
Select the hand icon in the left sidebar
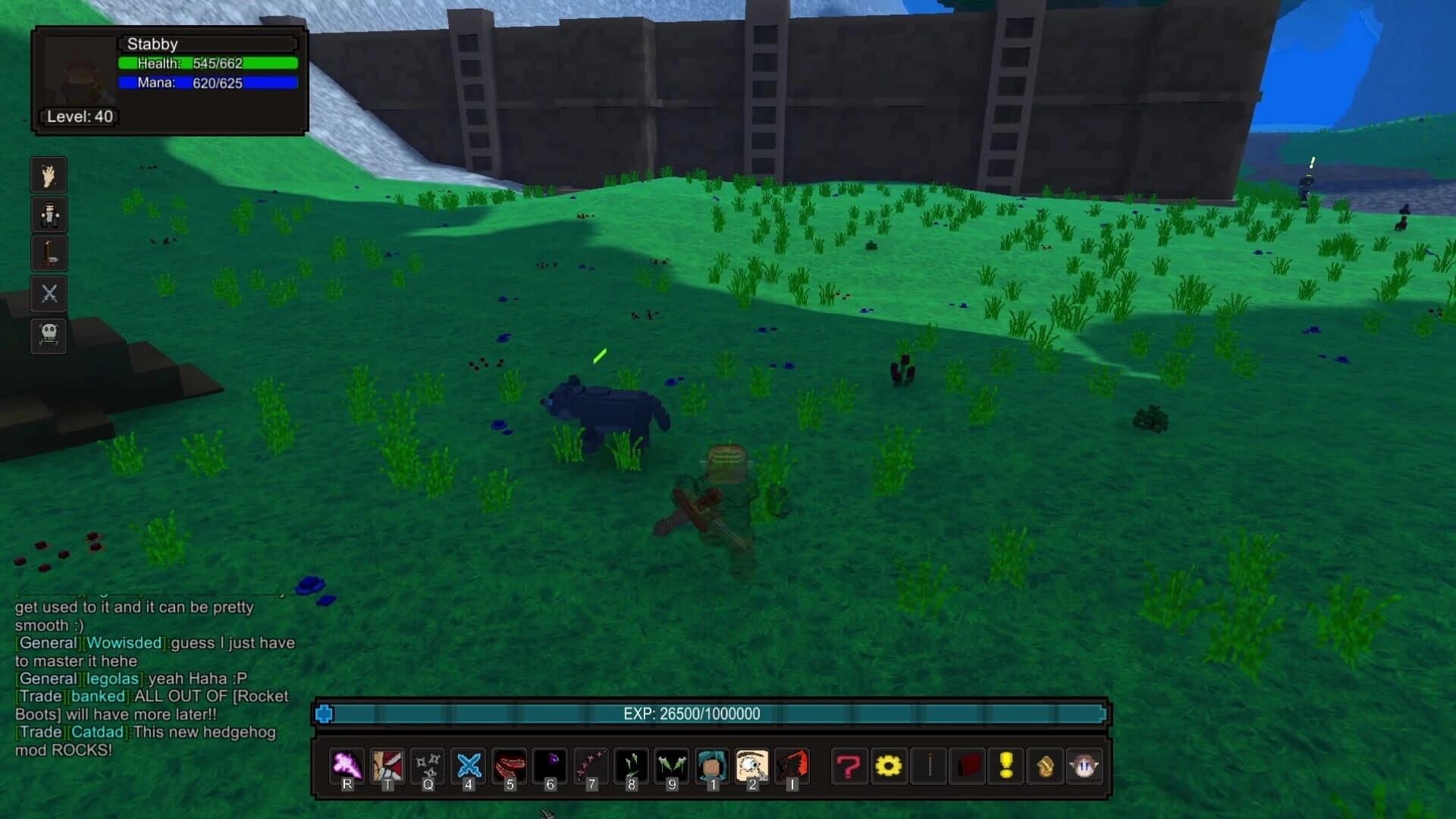pos(48,174)
